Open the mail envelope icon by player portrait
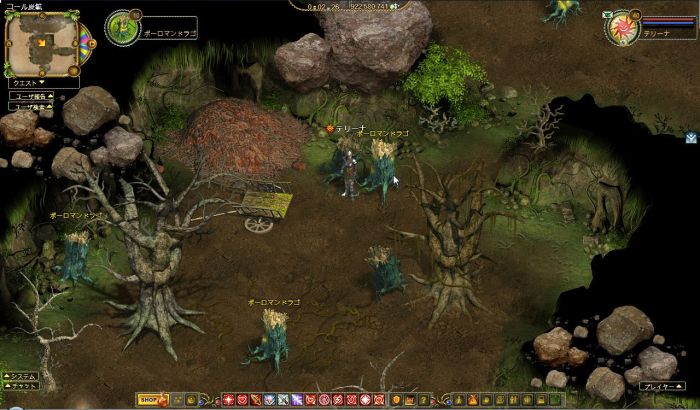Image resolution: width=700 pixels, height=410 pixels. [607, 17]
